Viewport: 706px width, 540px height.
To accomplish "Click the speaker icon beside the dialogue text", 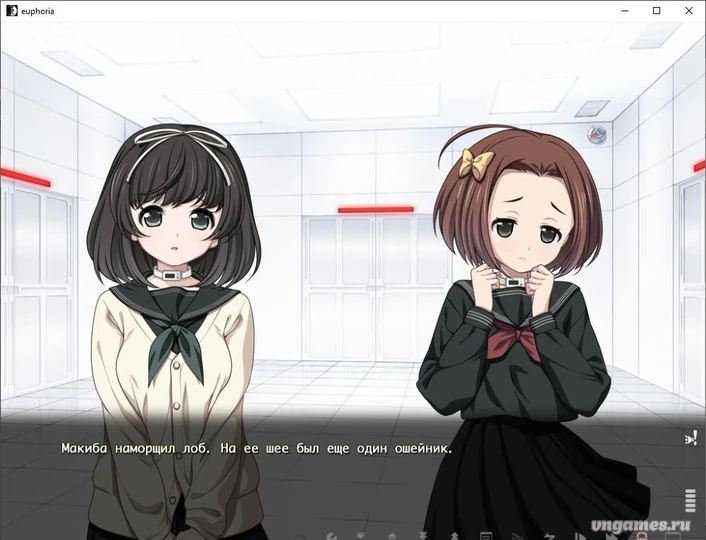I will [690, 438].
